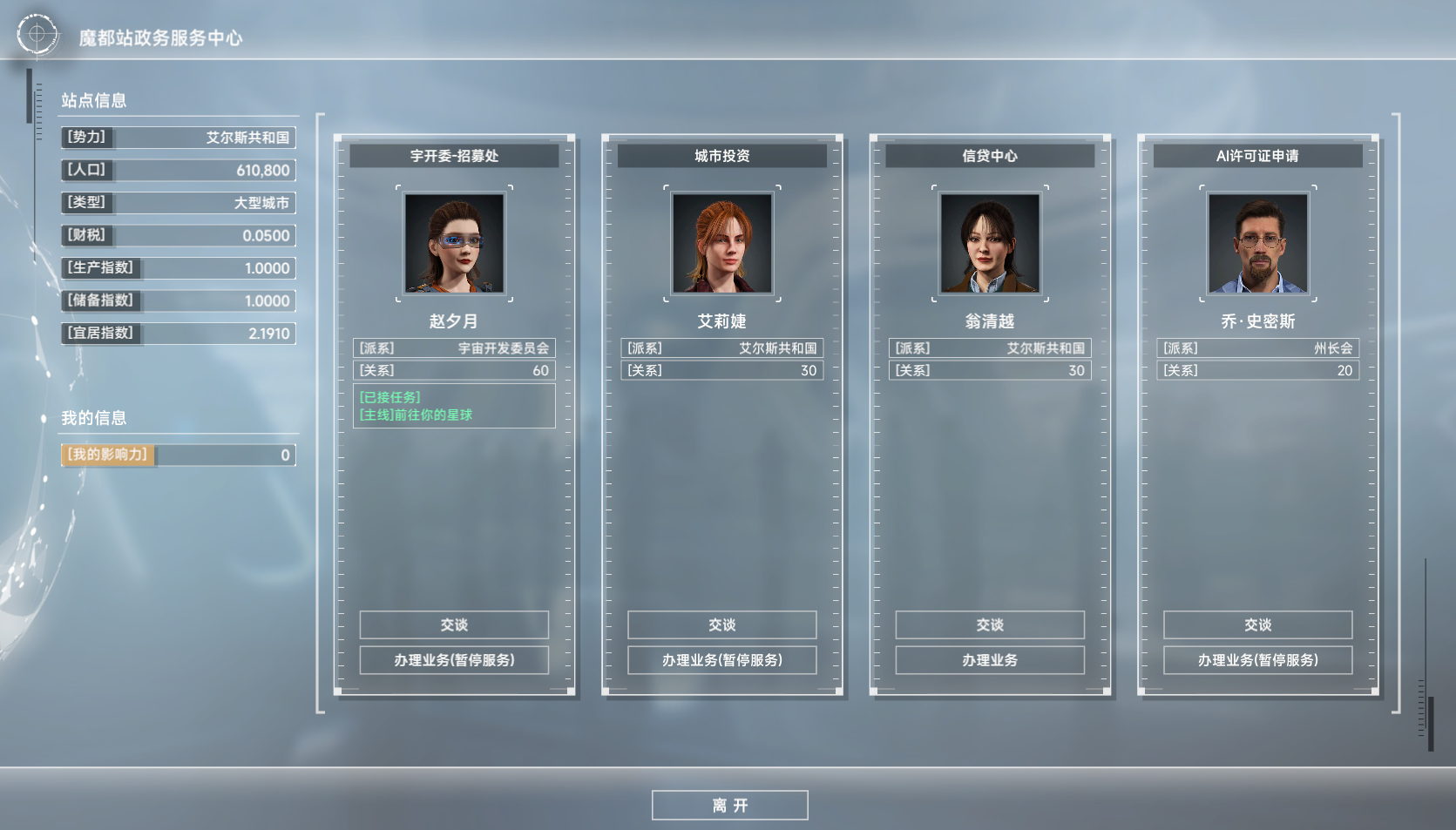This screenshot has height=830, width=1456.
Task: Select 艾莉婕's portrait
Action: pyautogui.click(x=721, y=243)
